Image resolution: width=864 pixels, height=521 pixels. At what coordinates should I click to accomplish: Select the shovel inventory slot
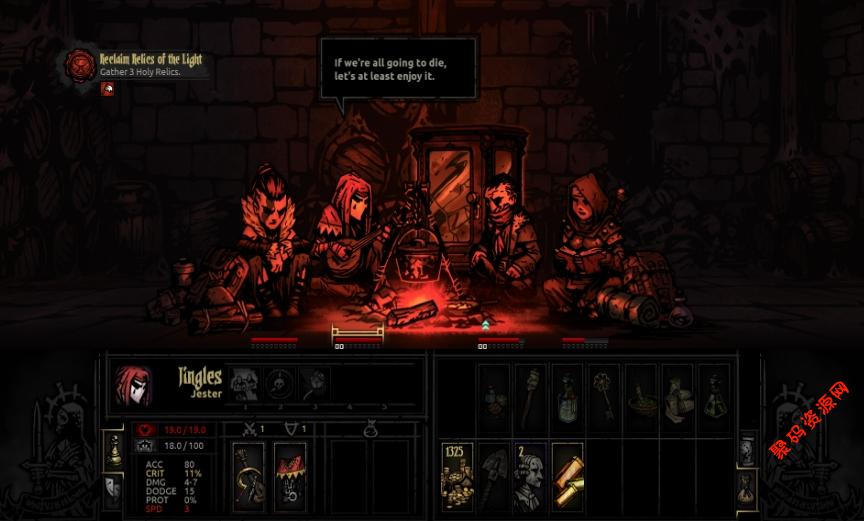point(493,476)
